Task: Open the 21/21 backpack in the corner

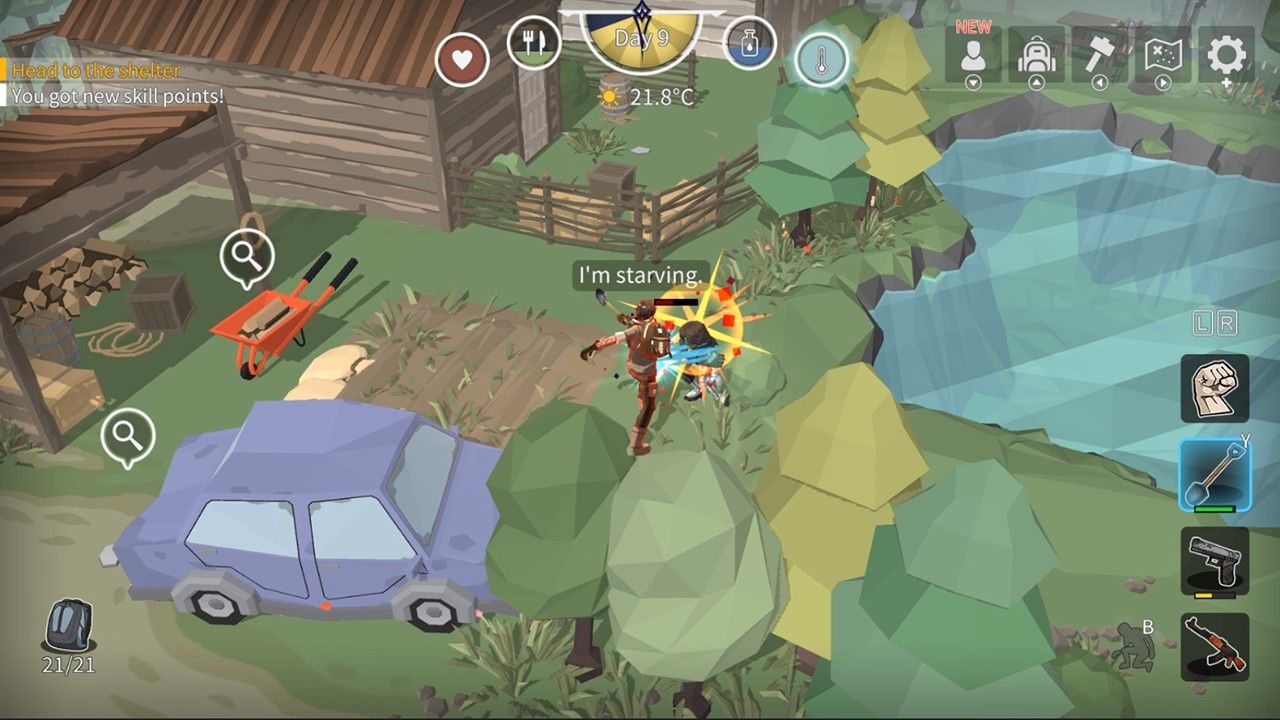Action: pyautogui.click(x=68, y=628)
